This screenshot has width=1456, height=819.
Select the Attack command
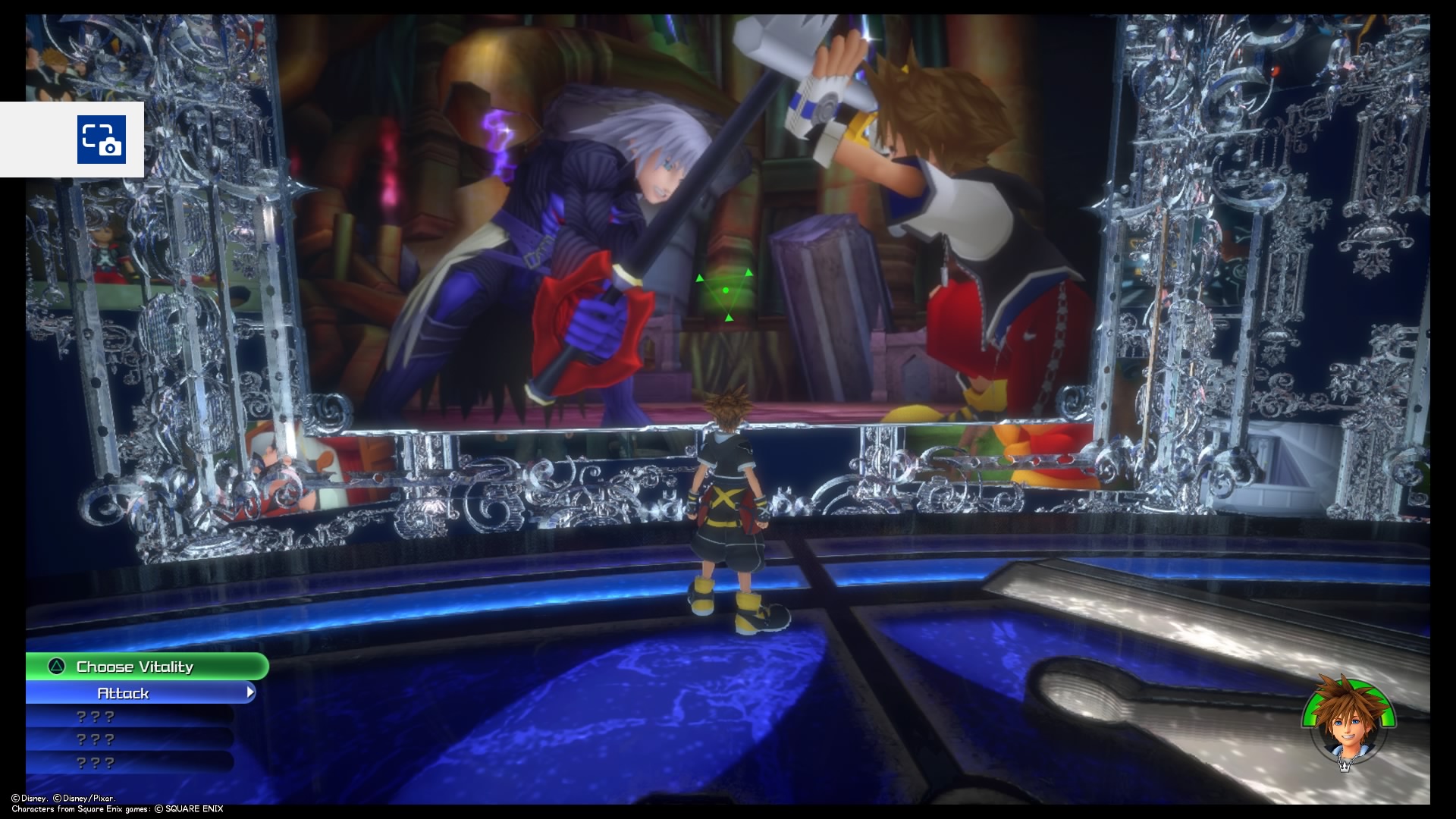[125, 692]
